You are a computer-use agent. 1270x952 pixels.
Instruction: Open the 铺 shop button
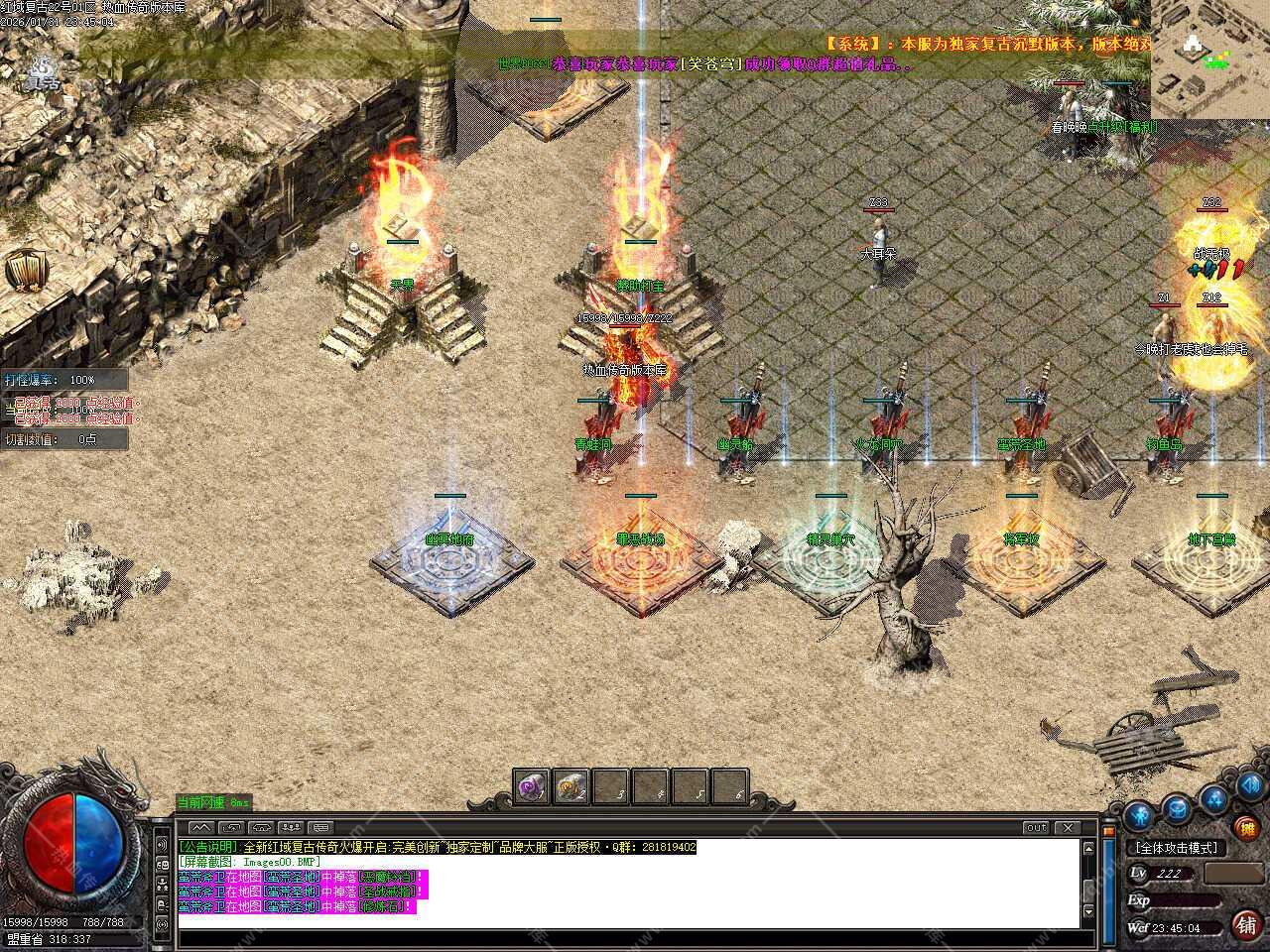click(1246, 924)
